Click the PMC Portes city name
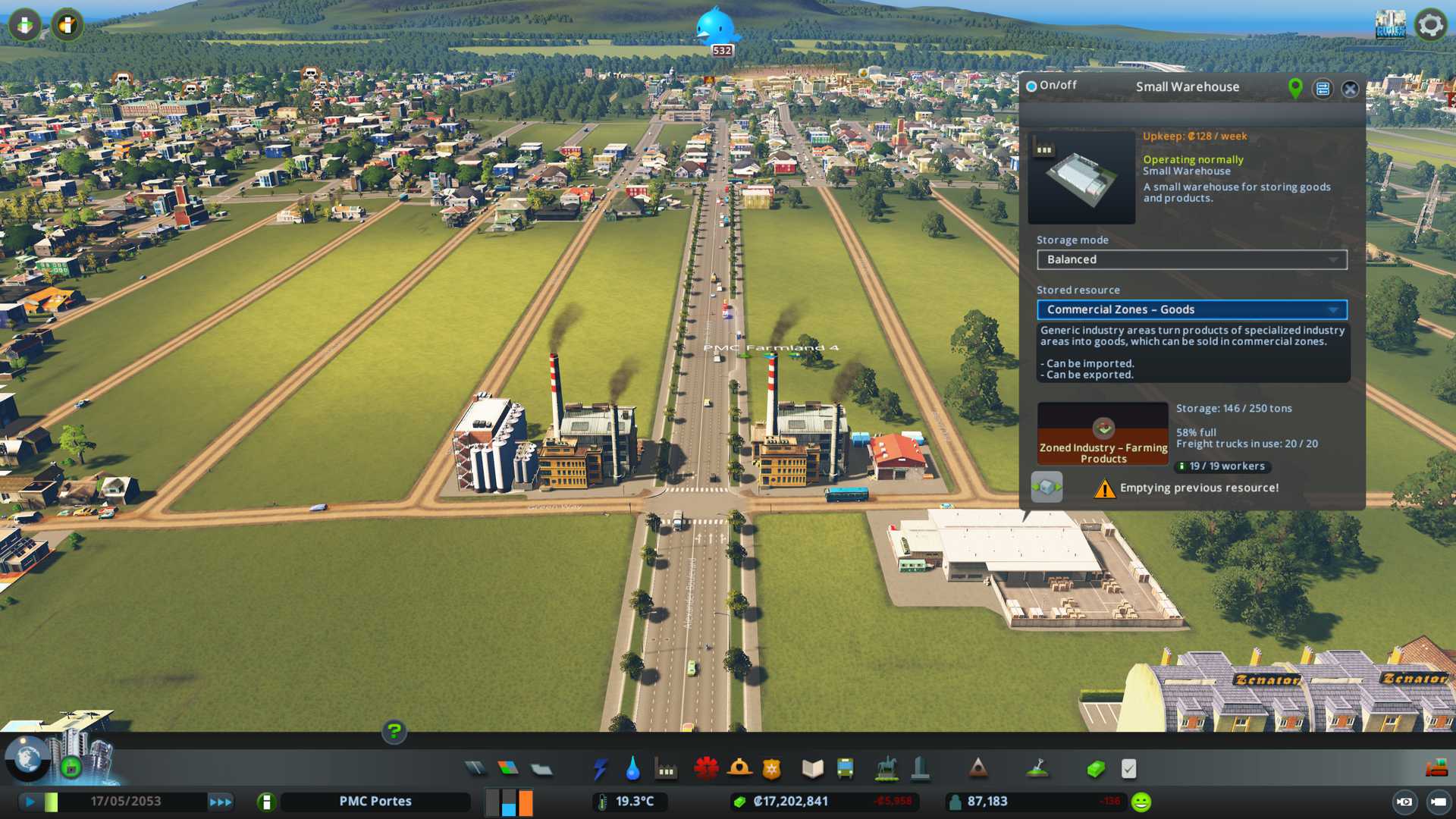 [375, 801]
